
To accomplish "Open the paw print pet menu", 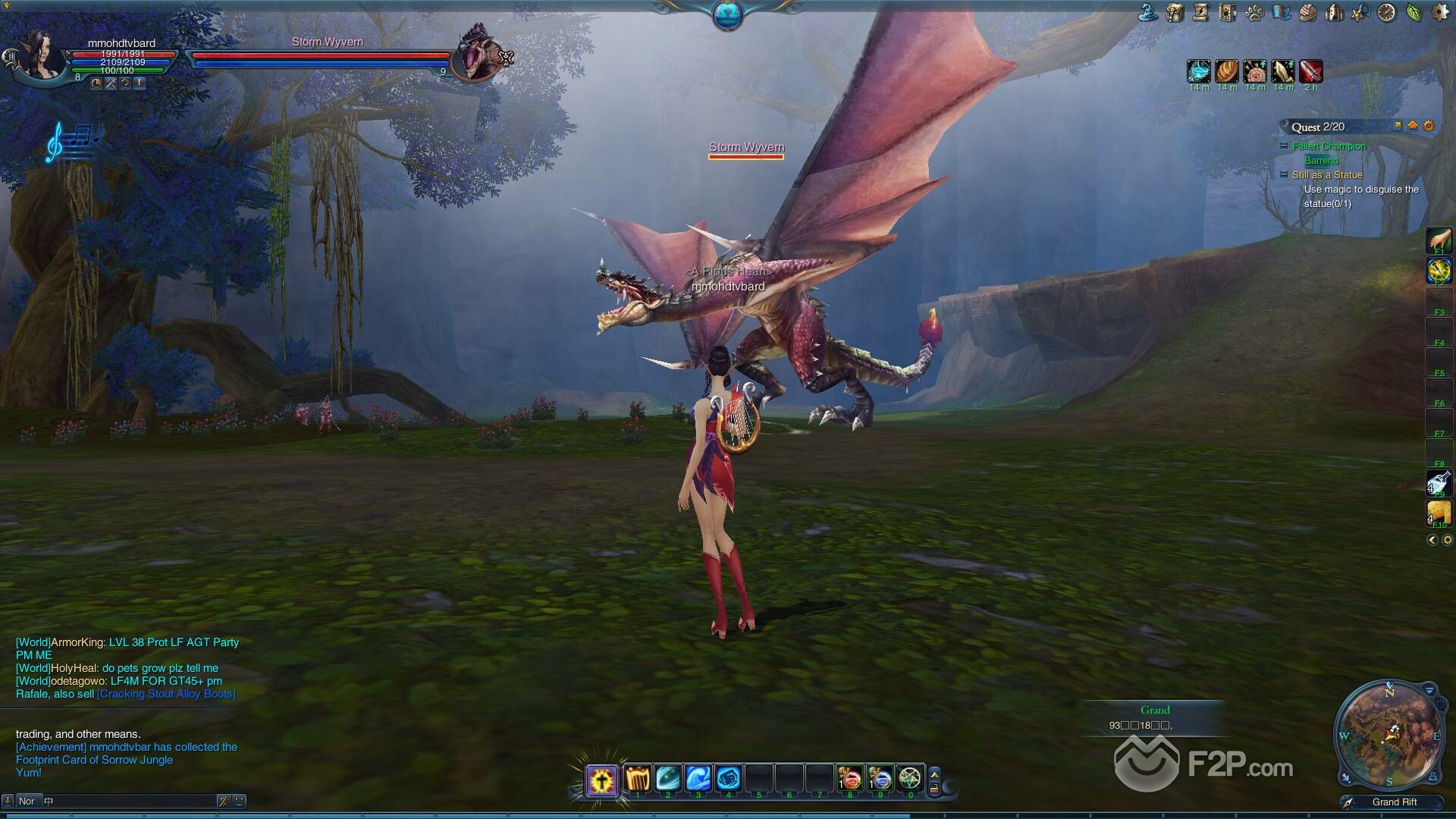I will tap(1254, 12).
